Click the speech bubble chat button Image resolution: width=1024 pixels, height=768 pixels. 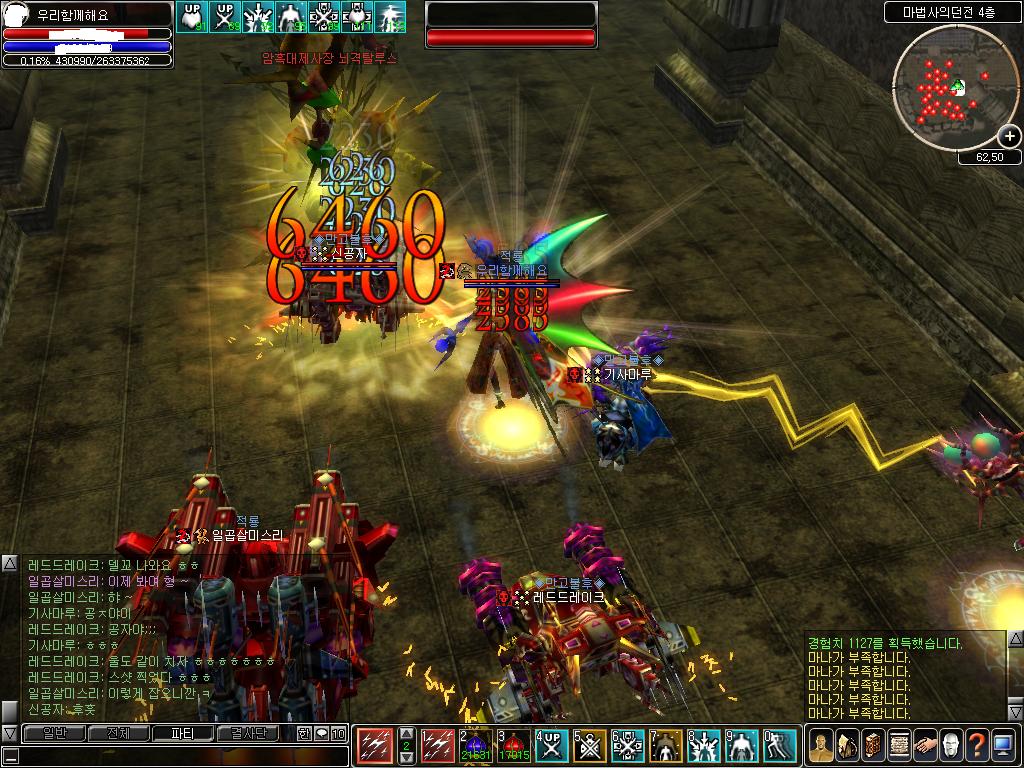(322, 733)
